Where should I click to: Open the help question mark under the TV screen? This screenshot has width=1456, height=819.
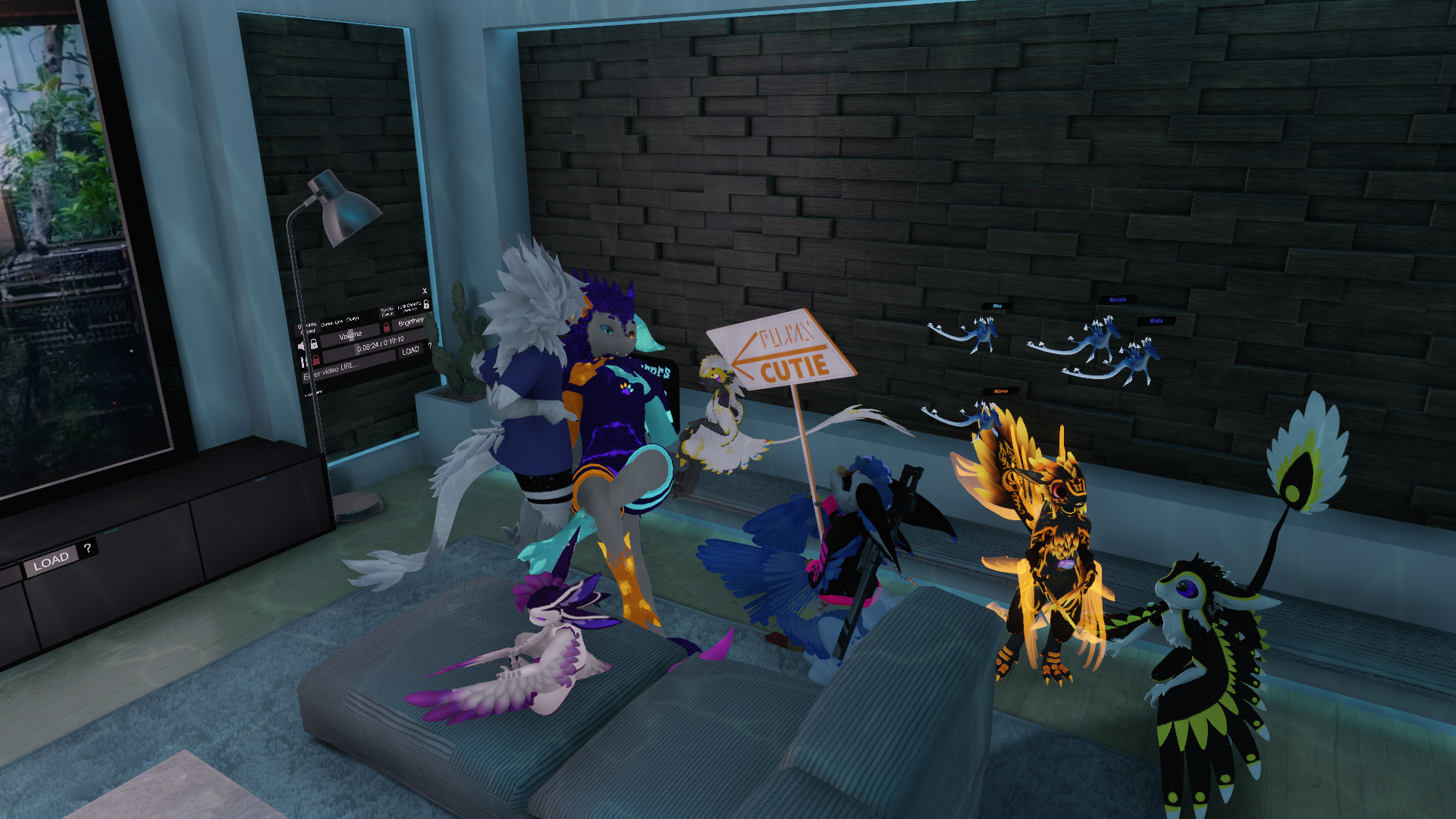(x=88, y=548)
